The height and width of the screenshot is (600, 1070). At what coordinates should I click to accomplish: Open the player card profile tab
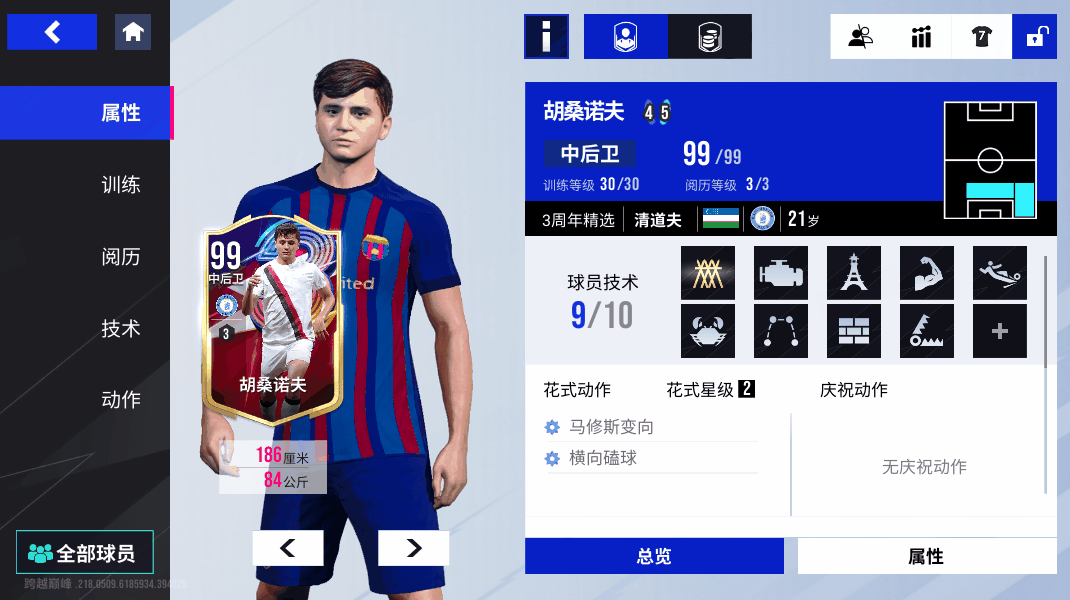(x=626, y=37)
